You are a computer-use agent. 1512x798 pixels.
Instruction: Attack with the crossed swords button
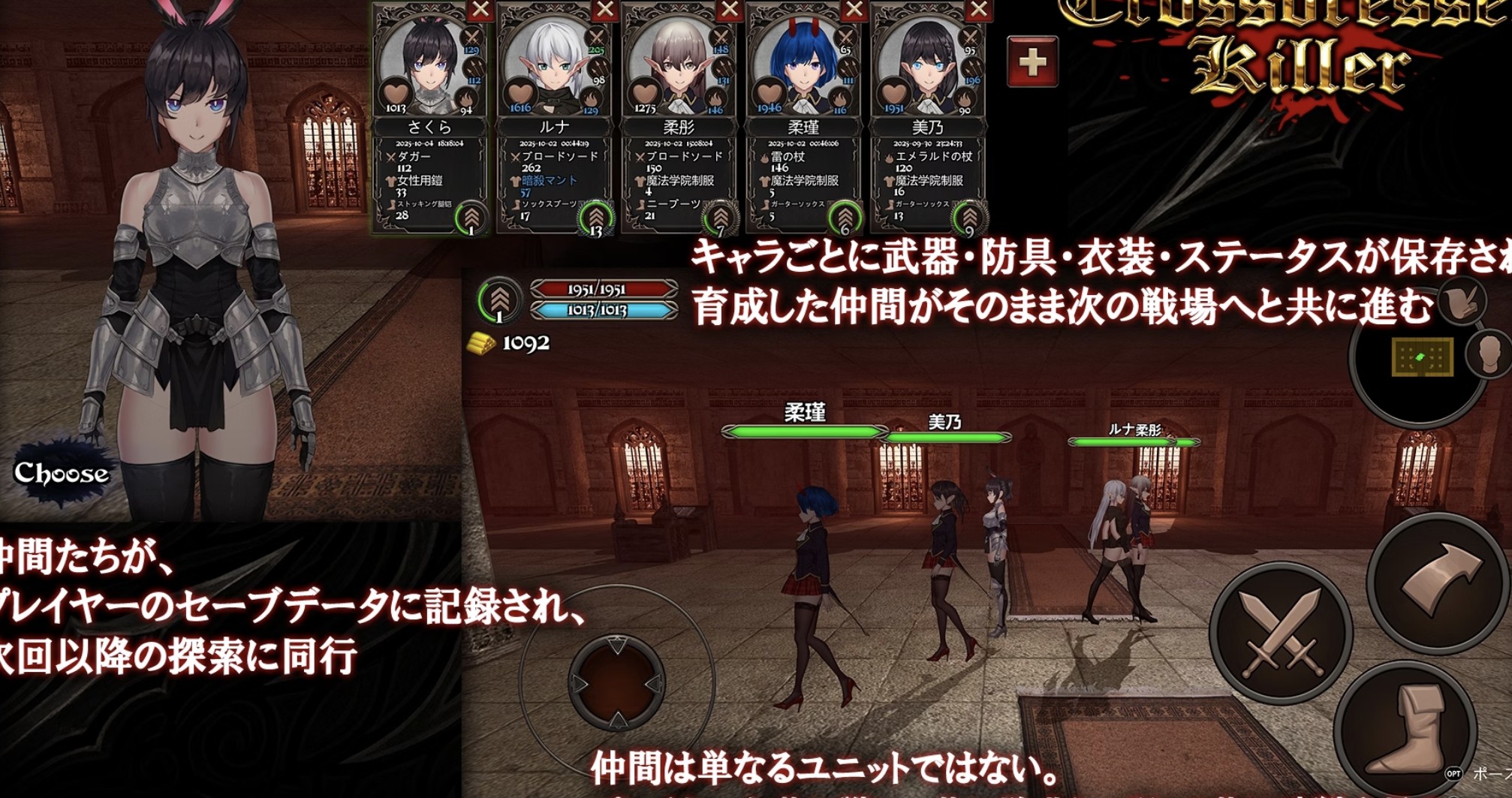pyautogui.click(x=1282, y=632)
